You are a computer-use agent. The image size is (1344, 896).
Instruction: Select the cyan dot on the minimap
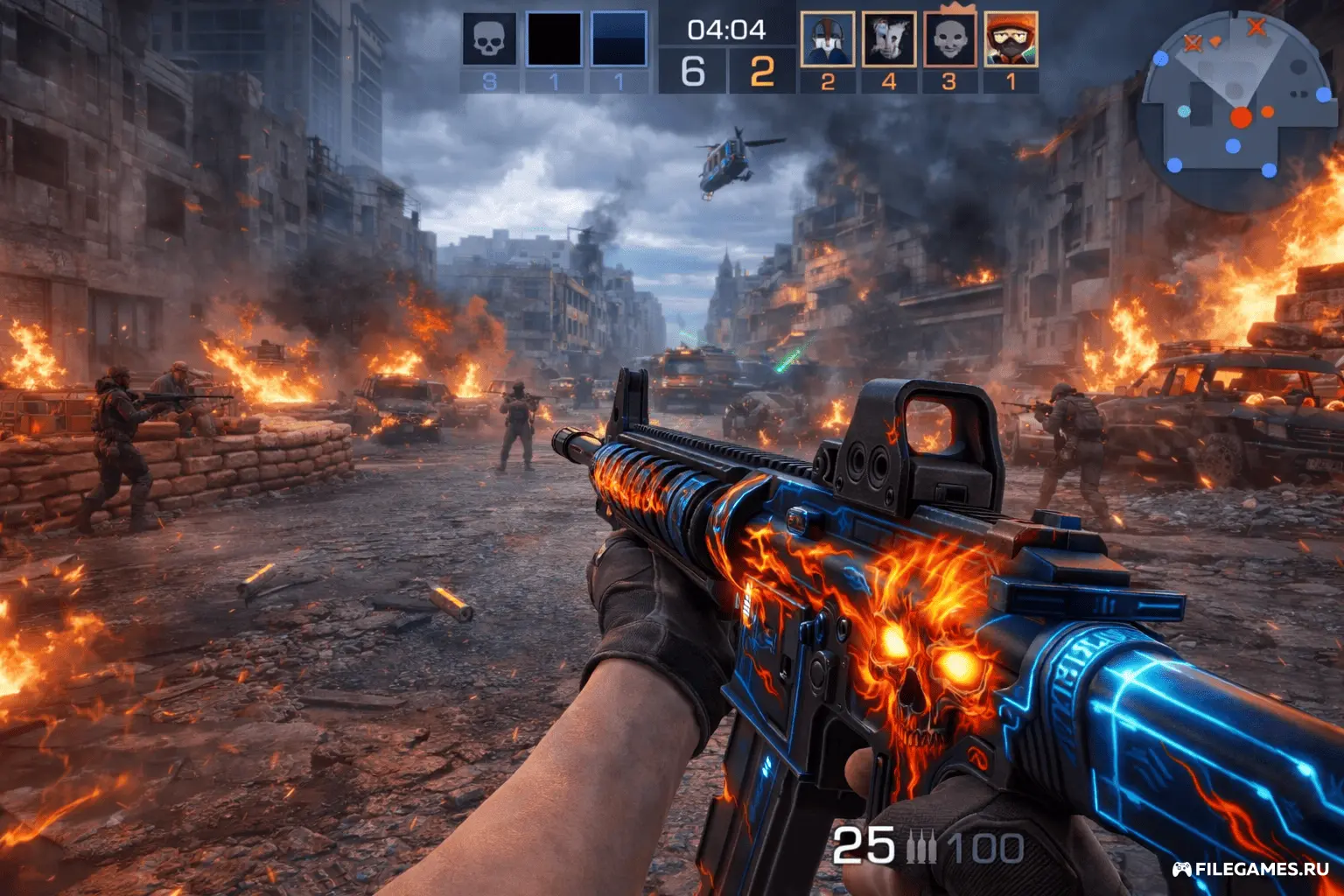point(1184,112)
